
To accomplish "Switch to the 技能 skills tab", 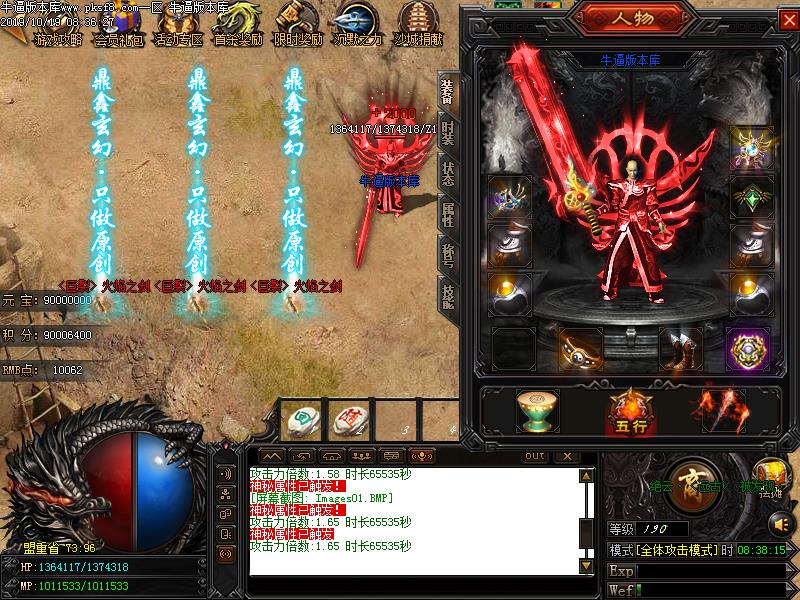I will (447, 297).
